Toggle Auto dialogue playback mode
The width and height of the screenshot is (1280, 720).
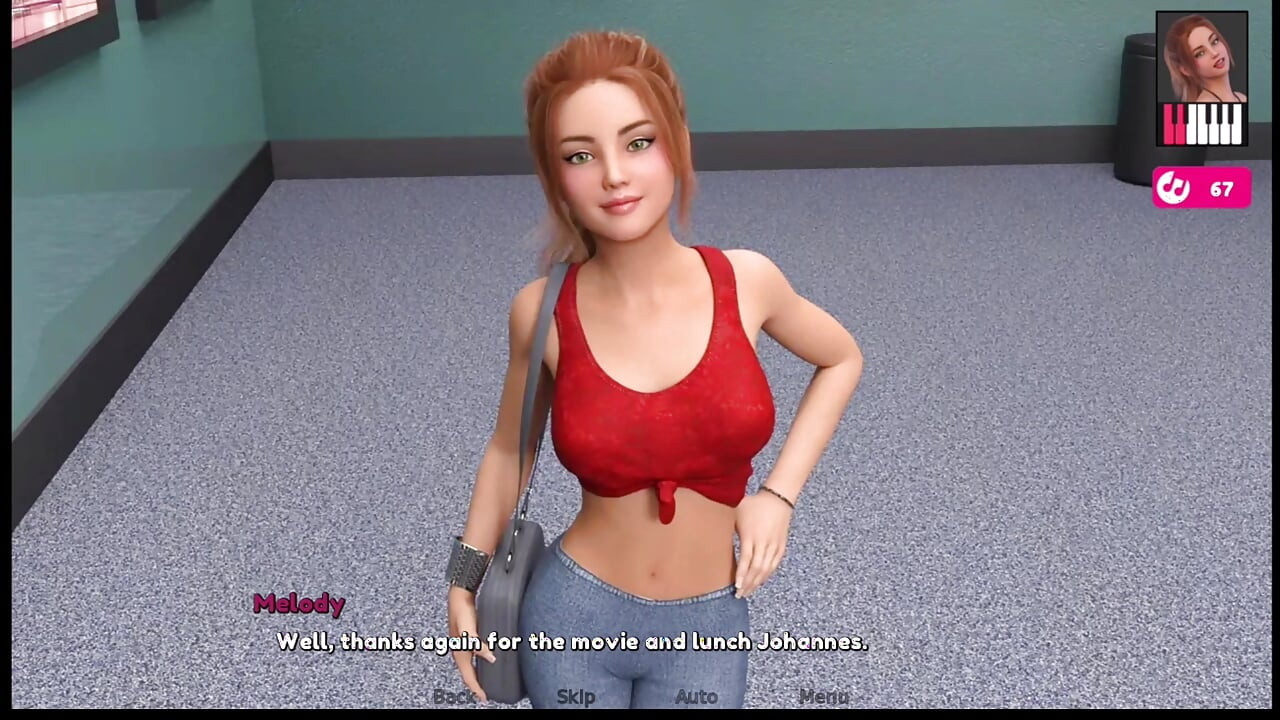point(696,697)
